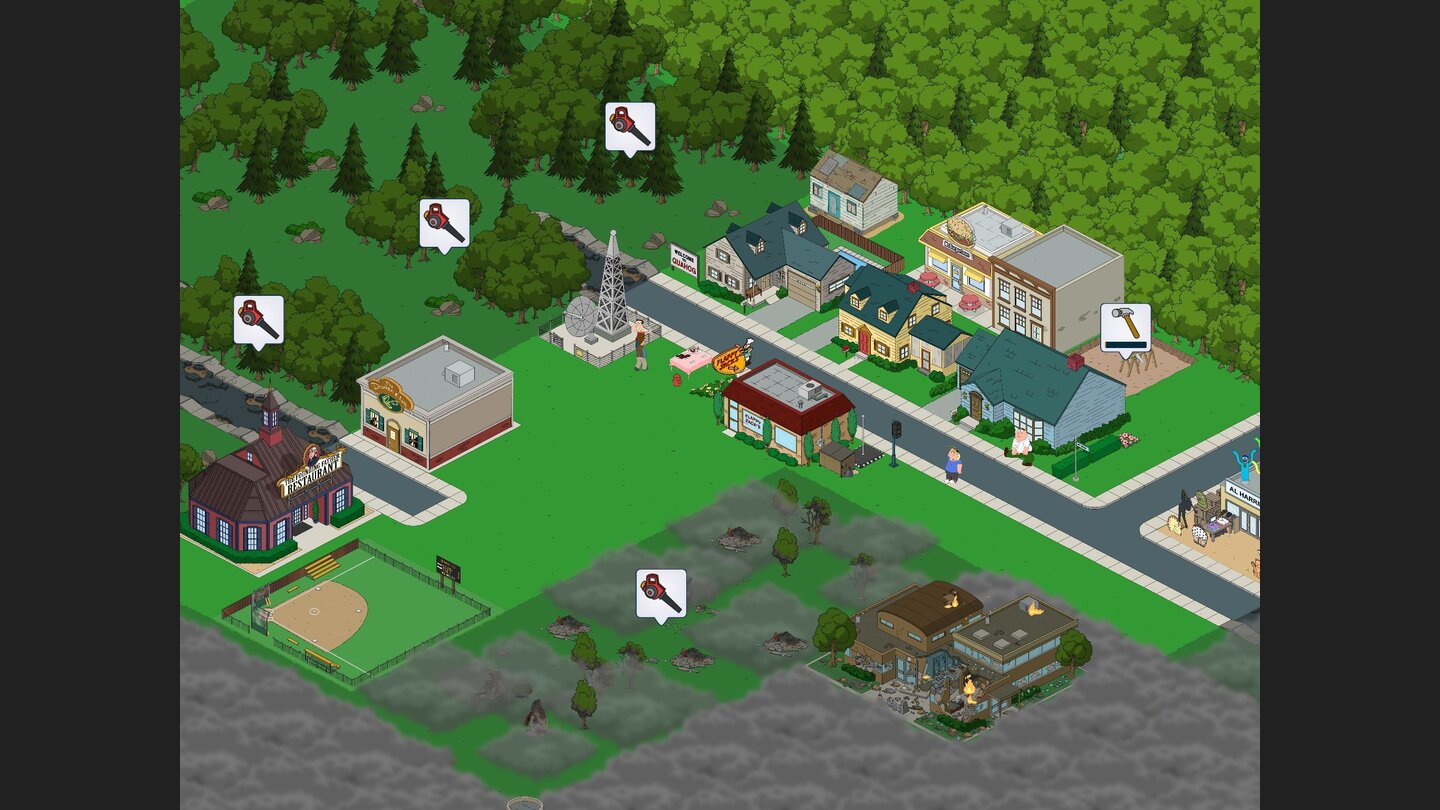Click the chainsaw bubble above the left forest
The width and height of the screenshot is (1440, 810).
click(x=259, y=317)
